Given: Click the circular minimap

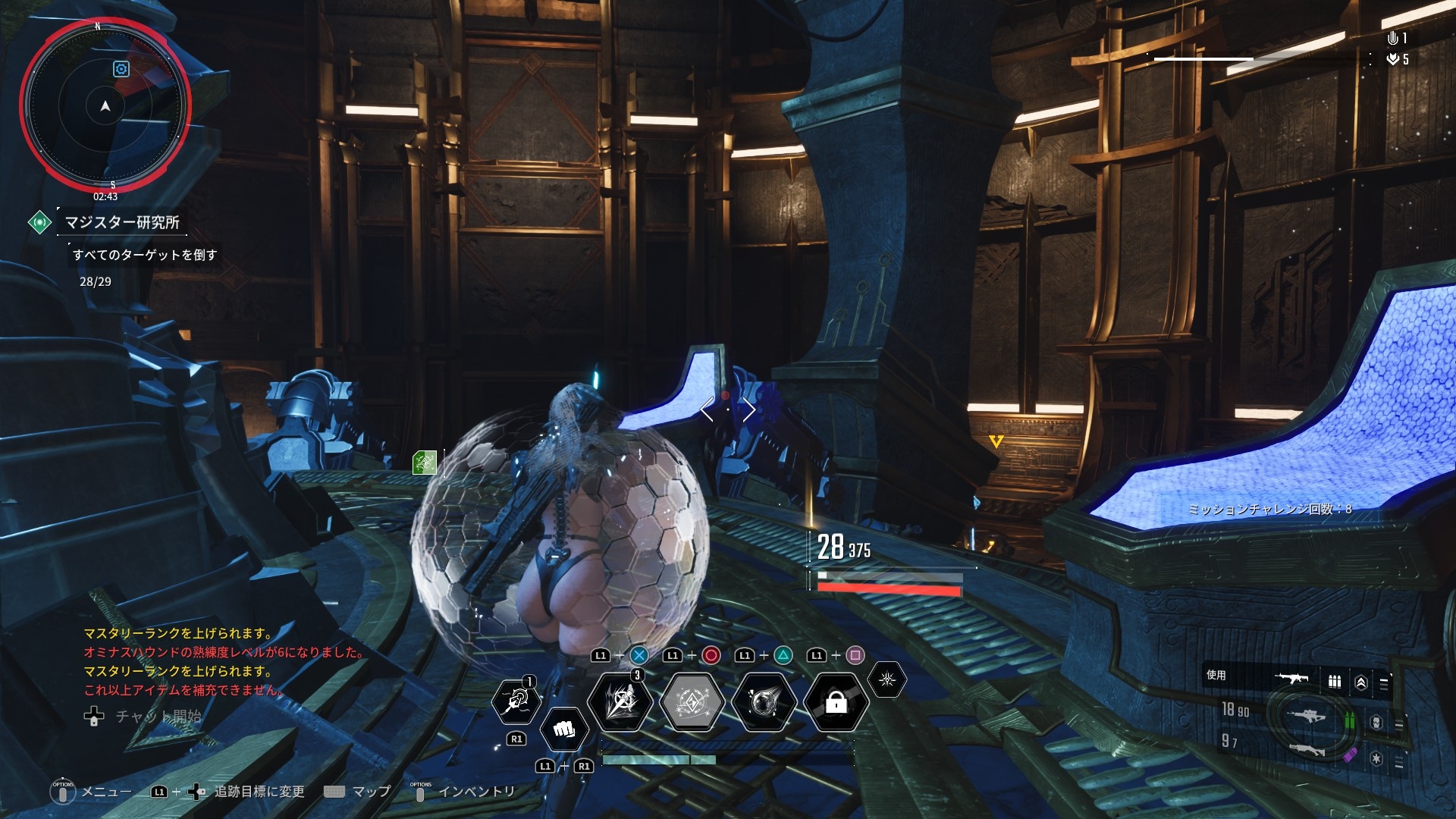Looking at the screenshot, I should [x=105, y=106].
